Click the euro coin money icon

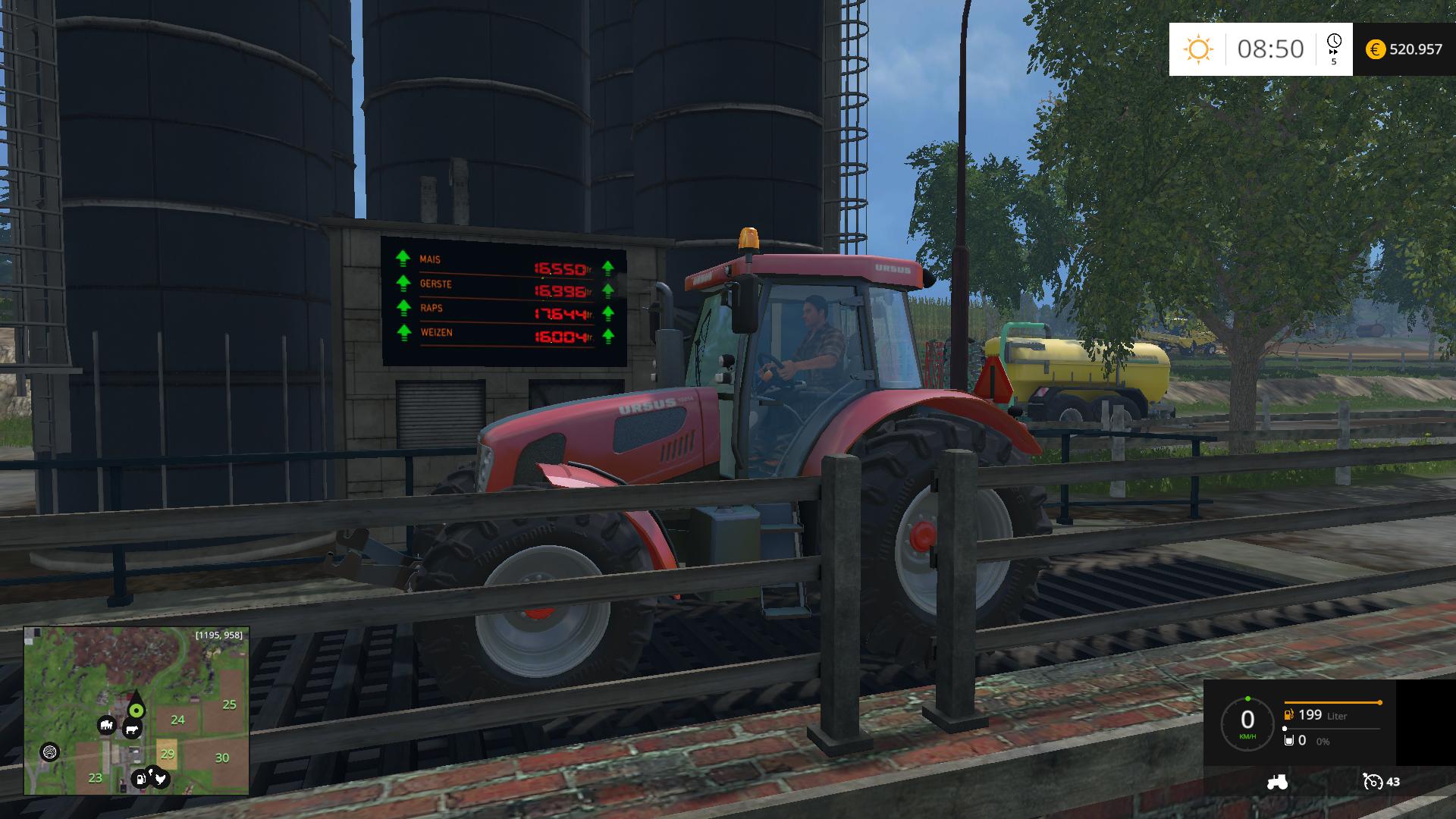pyautogui.click(x=1375, y=49)
